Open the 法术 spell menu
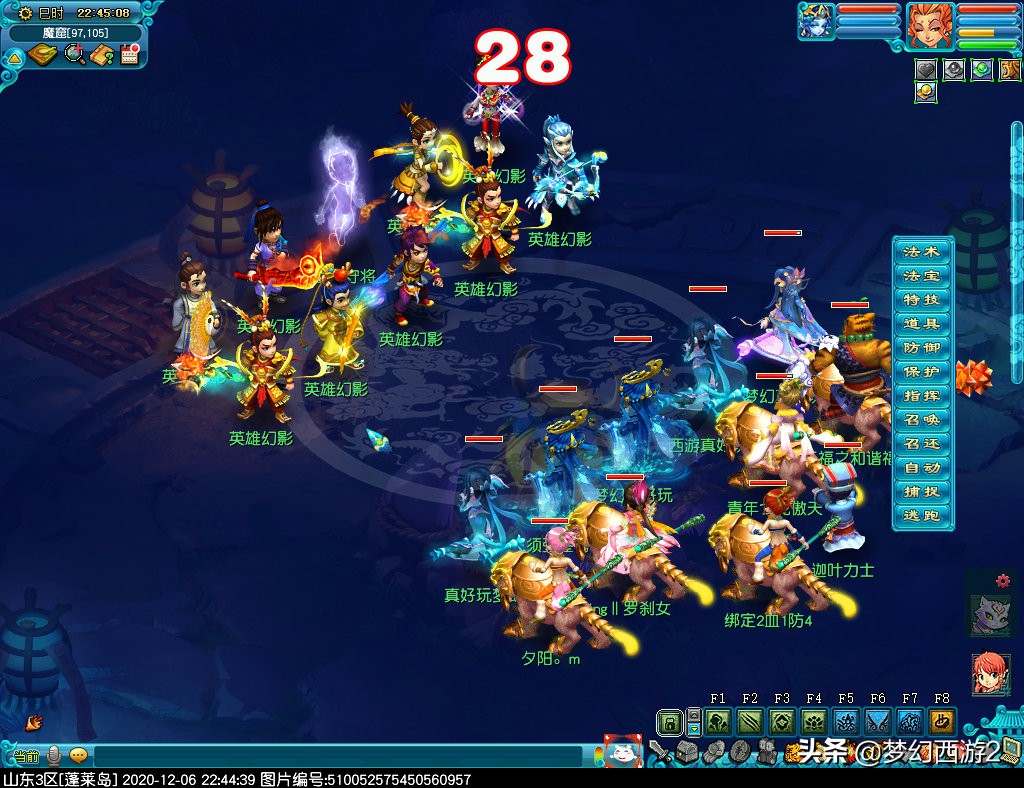The width and height of the screenshot is (1024, 788). pos(922,251)
